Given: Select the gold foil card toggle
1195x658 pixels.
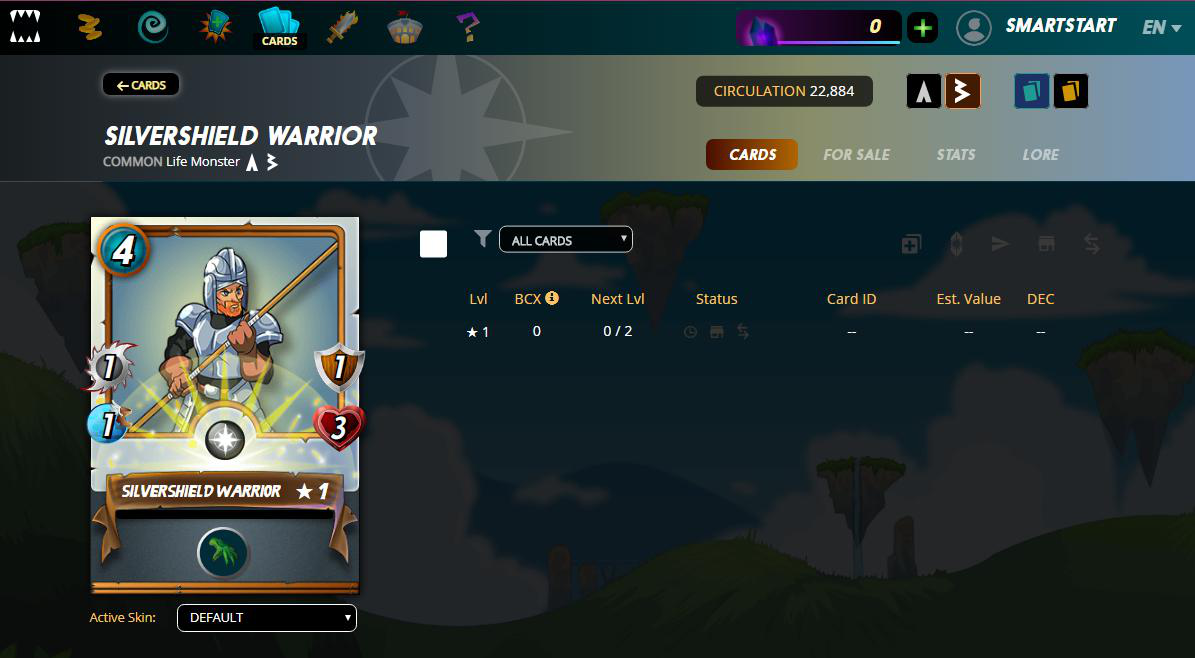Looking at the screenshot, I should pos(1070,91).
